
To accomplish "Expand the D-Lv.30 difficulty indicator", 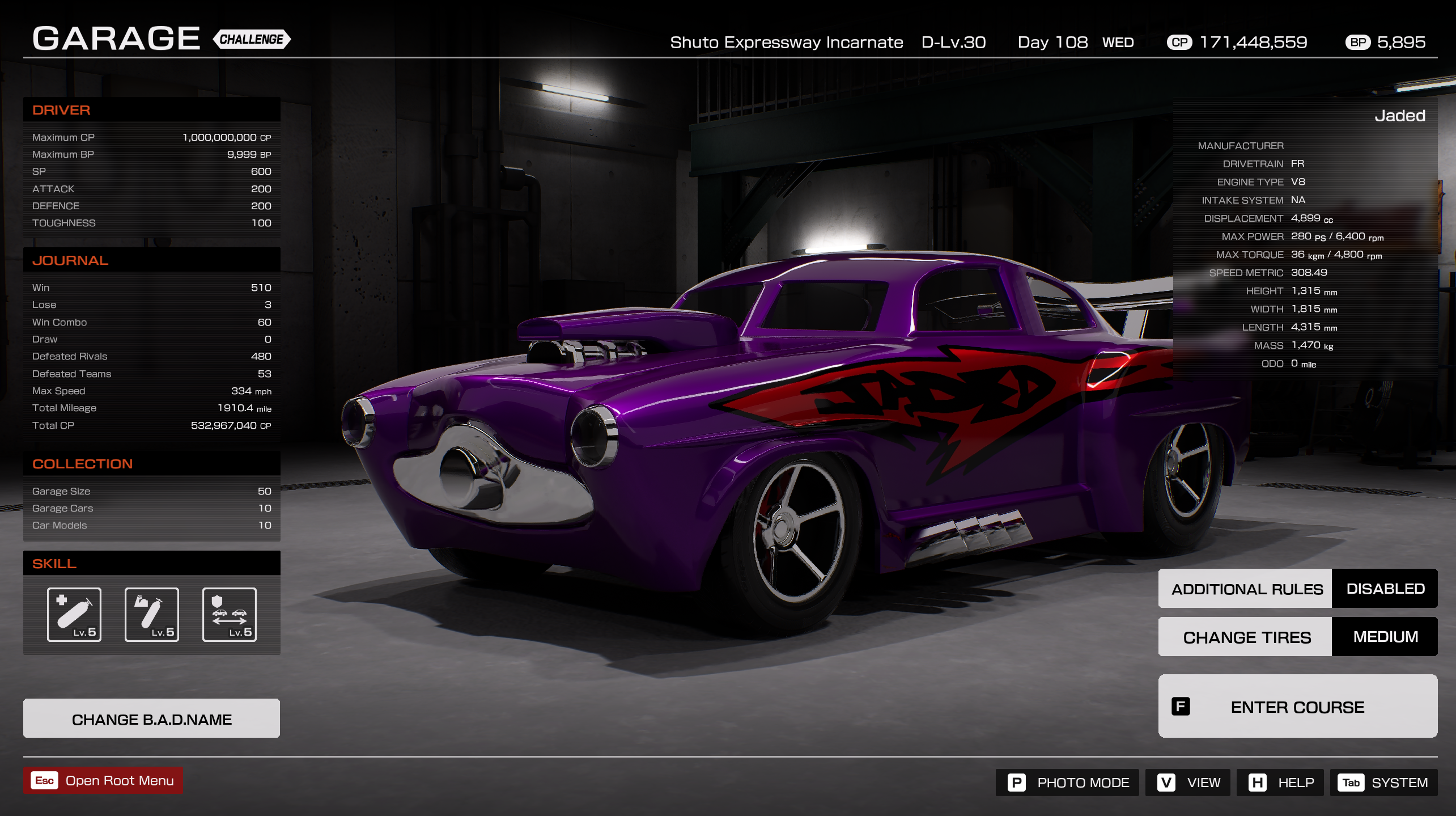I will pyautogui.click(x=953, y=42).
